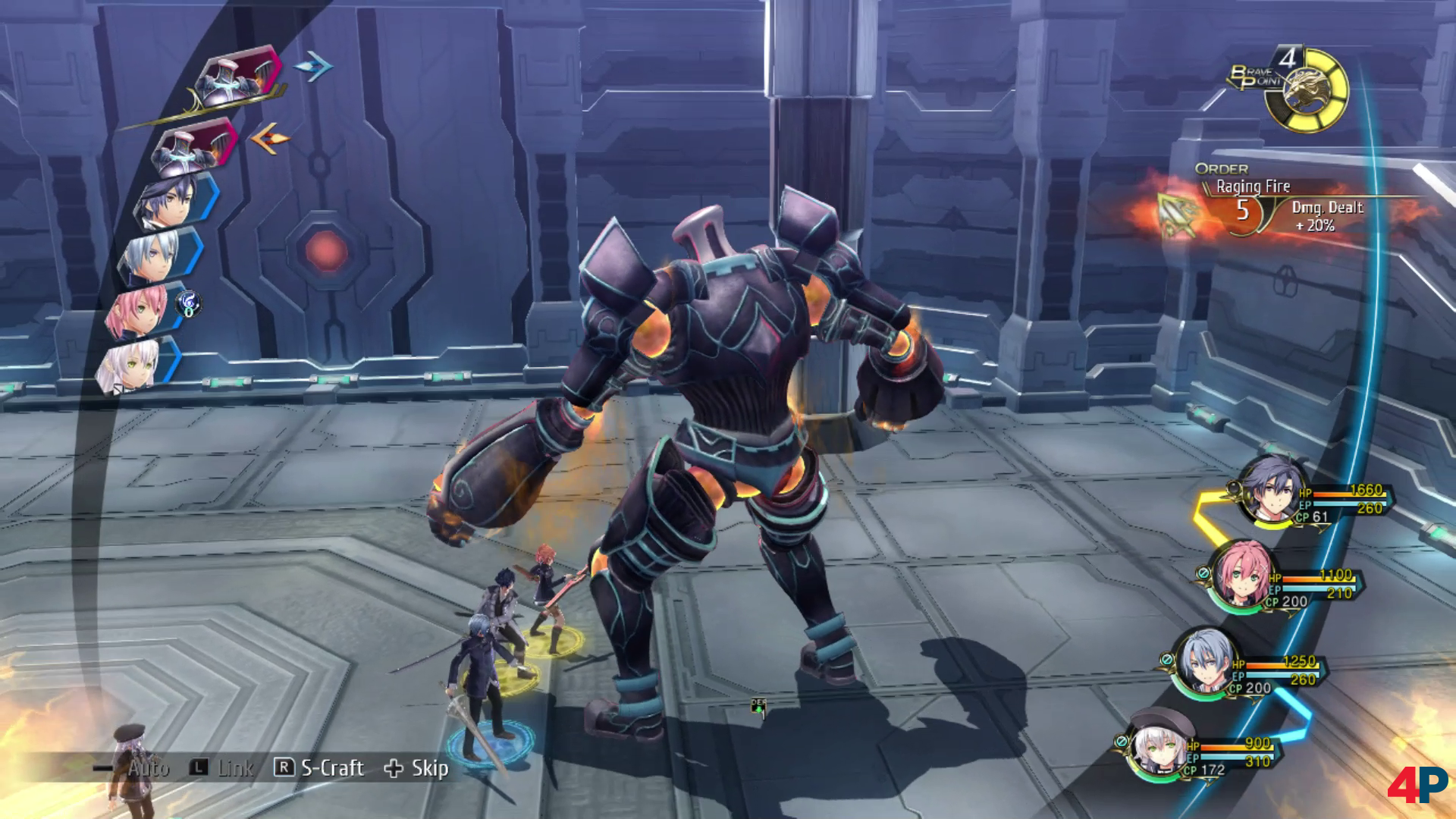
Task: Choose white-haired Altina in the turn order
Action: pyautogui.click(x=130, y=366)
